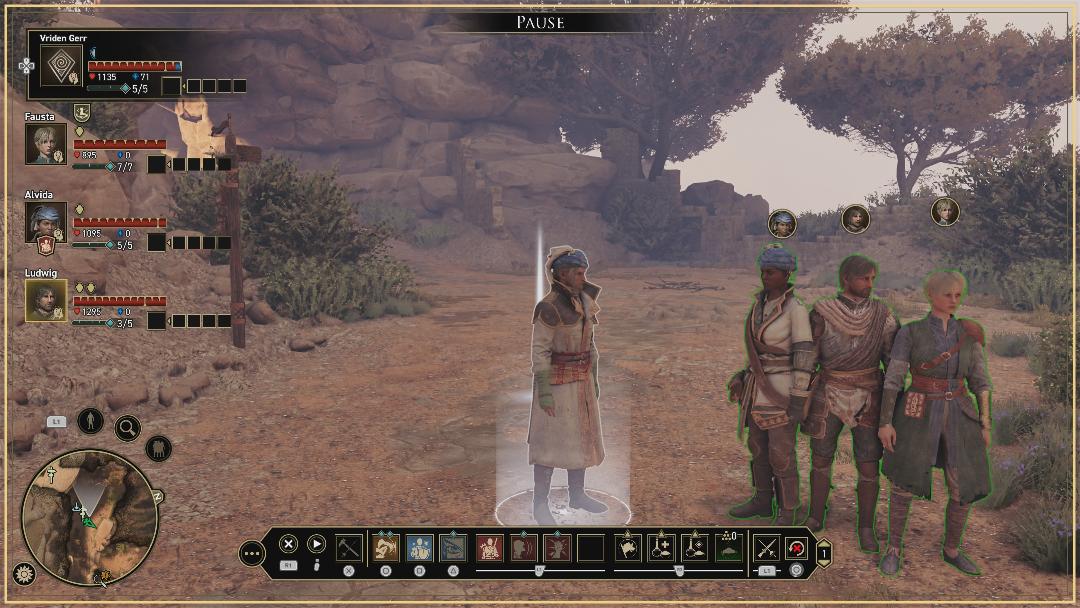Select Fausta's party portrait
This screenshot has width=1080, height=608.
(x=45, y=144)
